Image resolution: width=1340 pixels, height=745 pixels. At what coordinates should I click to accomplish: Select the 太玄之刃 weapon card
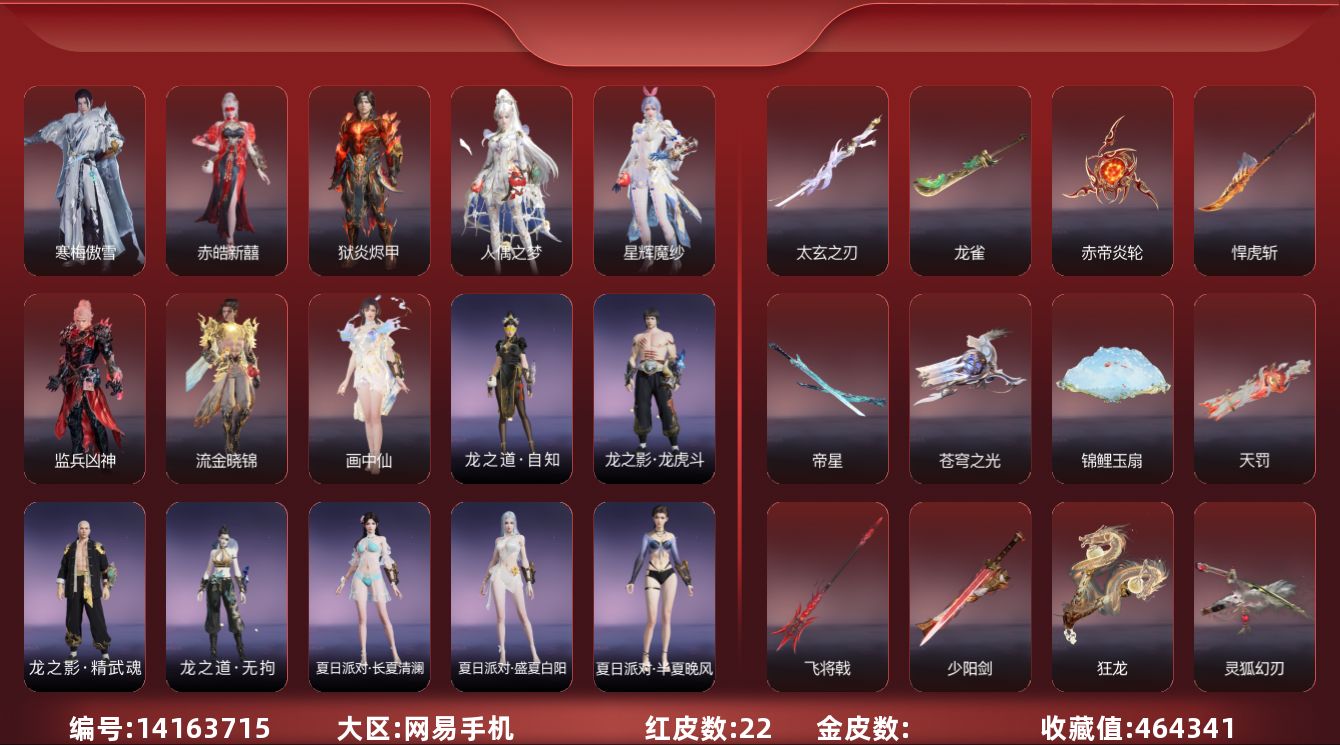(827, 181)
